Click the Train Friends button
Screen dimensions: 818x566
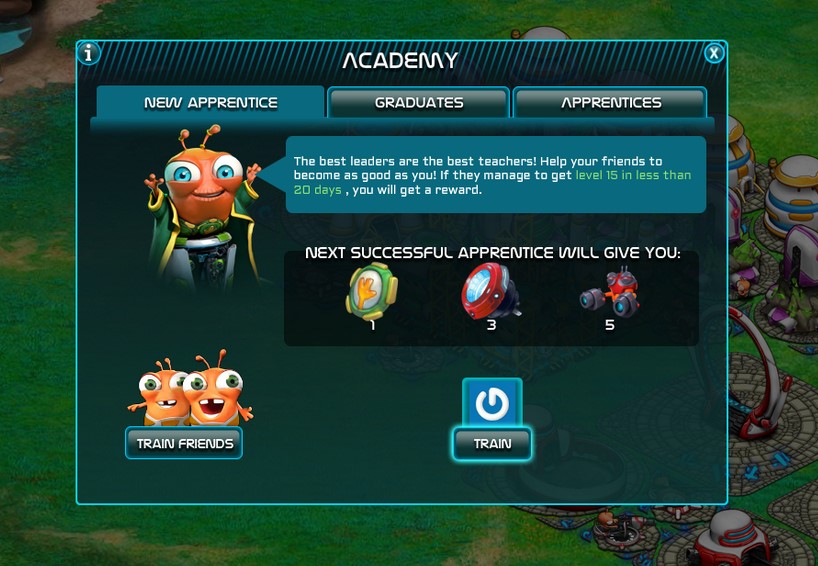(x=184, y=443)
